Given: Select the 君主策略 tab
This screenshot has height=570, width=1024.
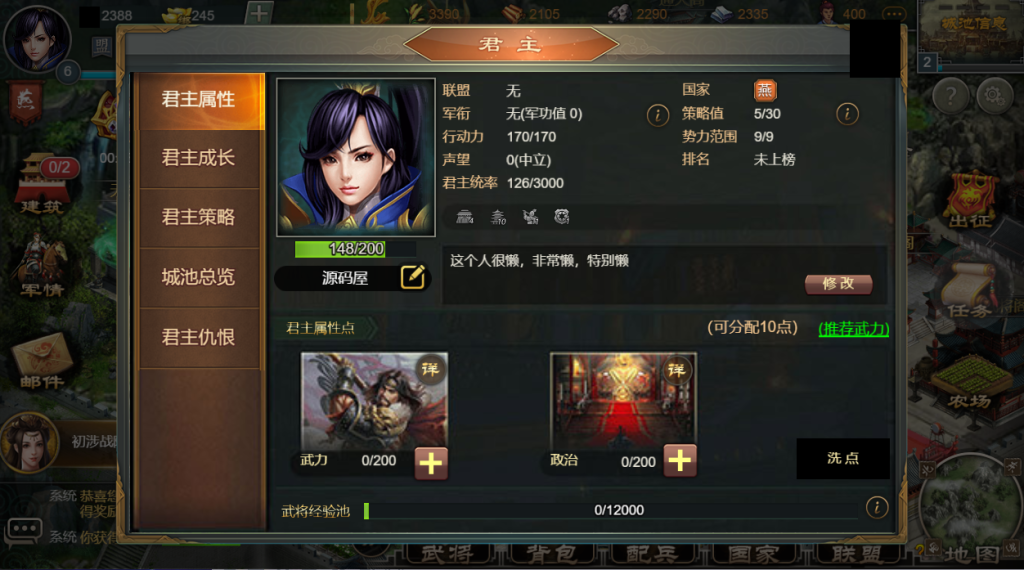Looking at the screenshot, I should [198, 217].
